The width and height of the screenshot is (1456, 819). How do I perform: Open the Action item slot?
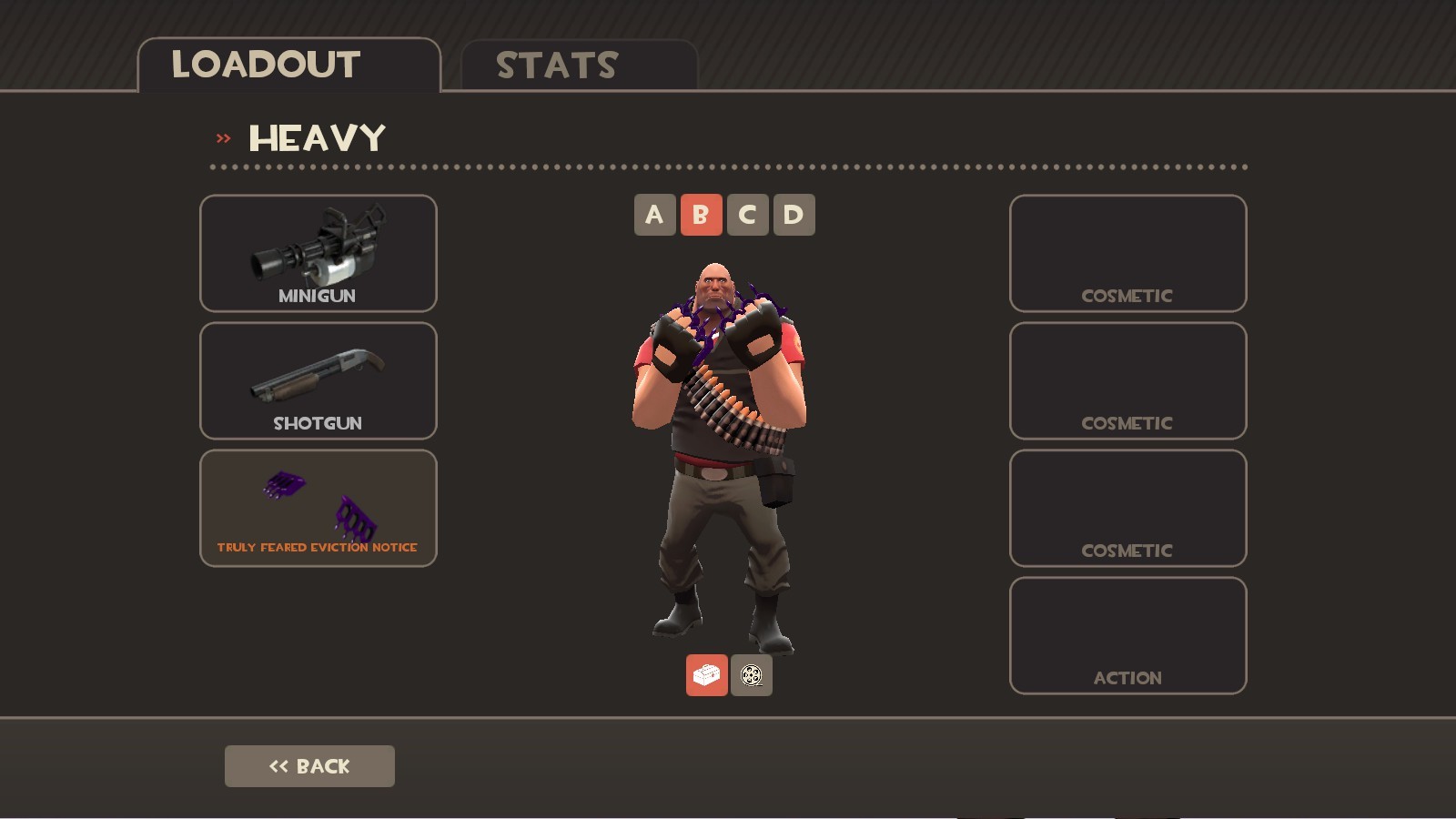click(1127, 634)
